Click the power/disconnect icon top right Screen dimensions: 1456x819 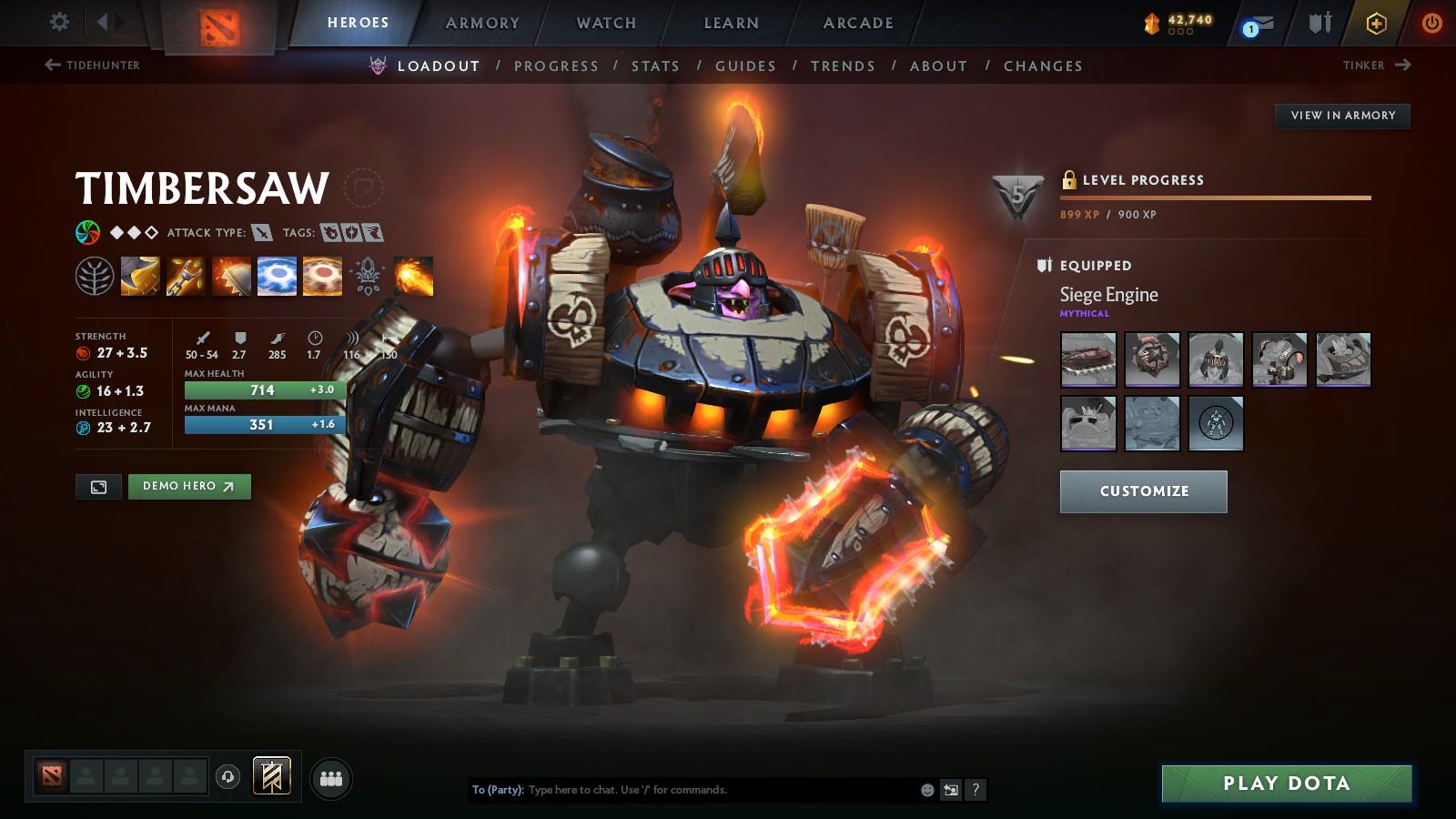[1432, 23]
